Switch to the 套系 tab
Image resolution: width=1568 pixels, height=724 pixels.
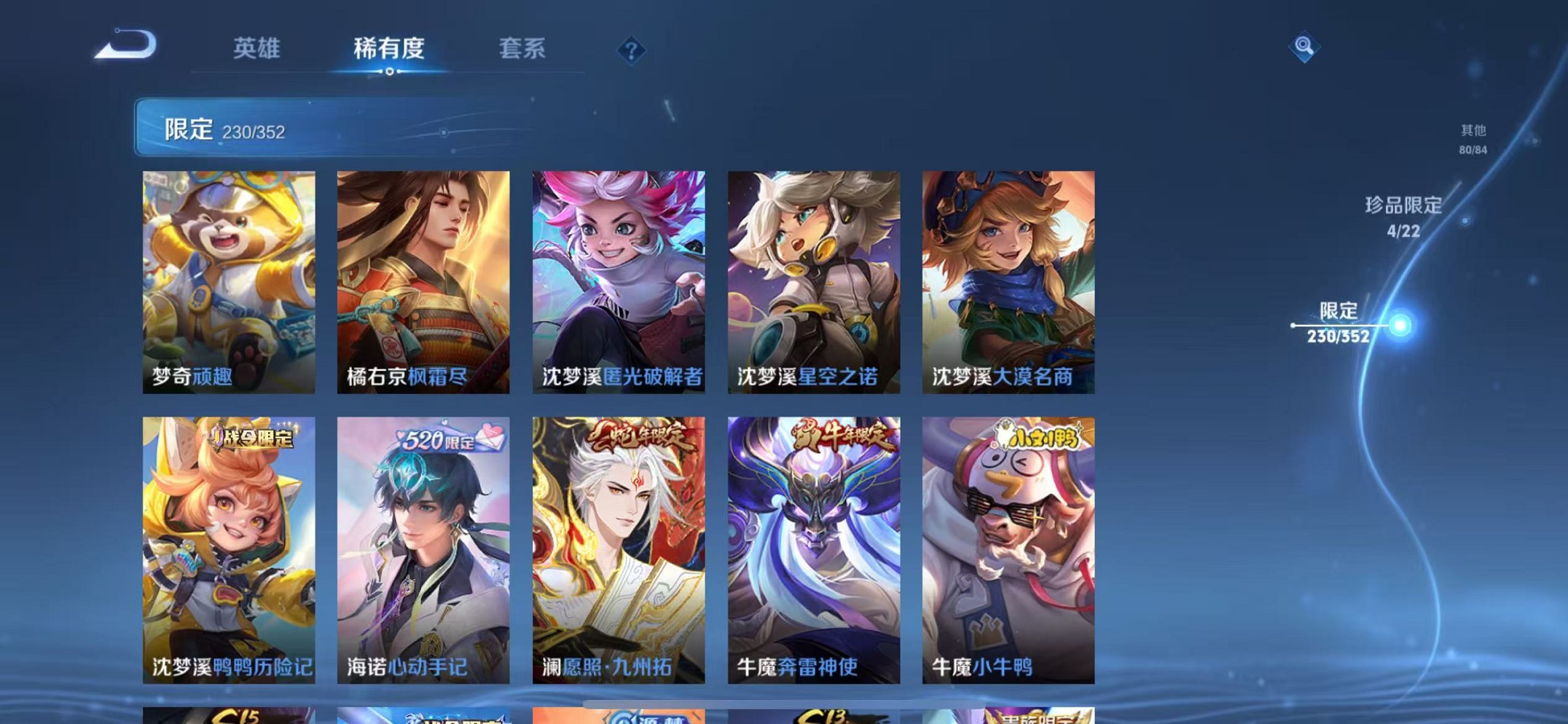pyautogui.click(x=521, y=48)
